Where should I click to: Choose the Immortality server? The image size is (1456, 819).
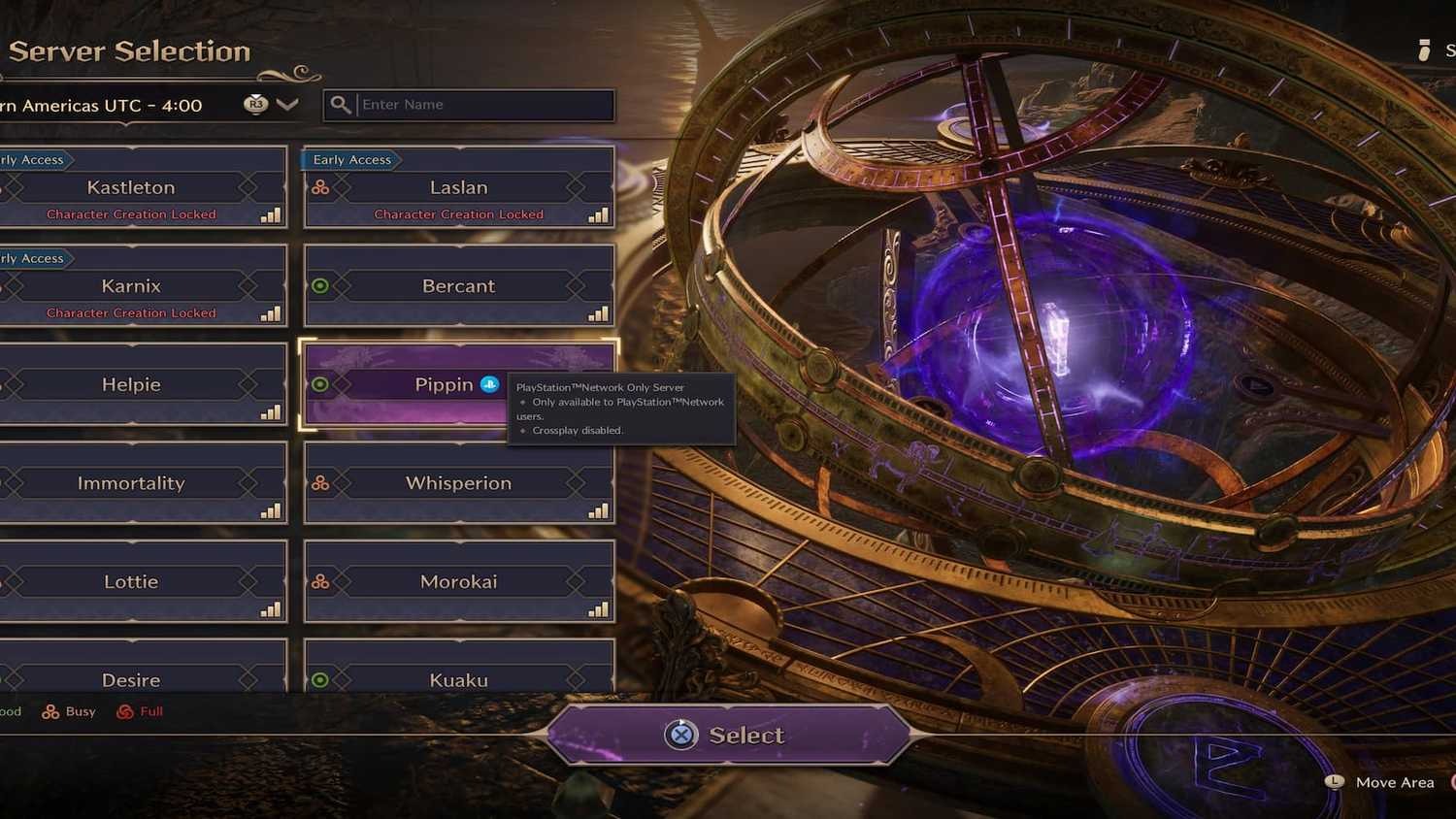click(131, 482)
